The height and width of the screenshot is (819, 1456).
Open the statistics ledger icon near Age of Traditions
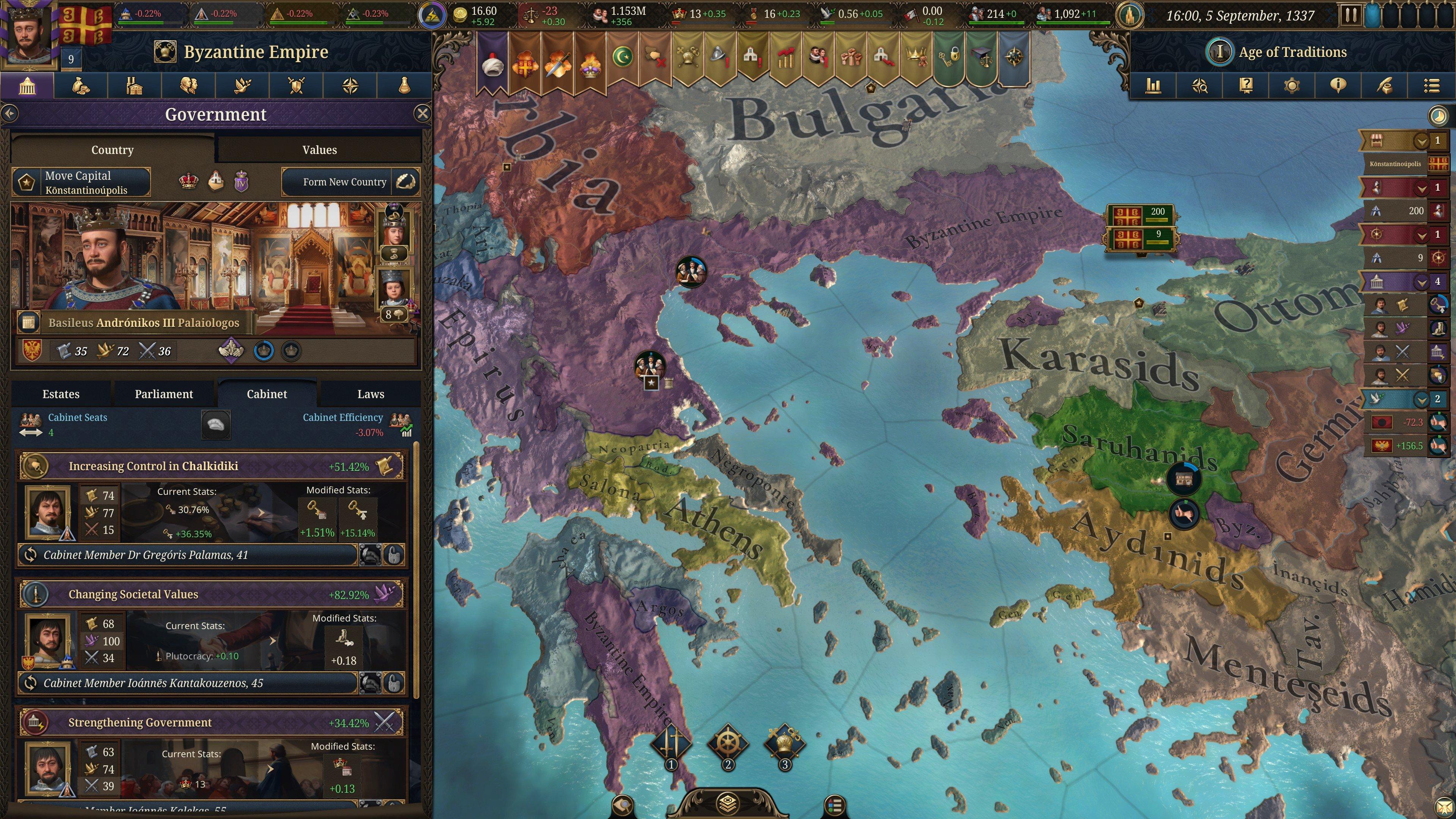point(1153,86)
